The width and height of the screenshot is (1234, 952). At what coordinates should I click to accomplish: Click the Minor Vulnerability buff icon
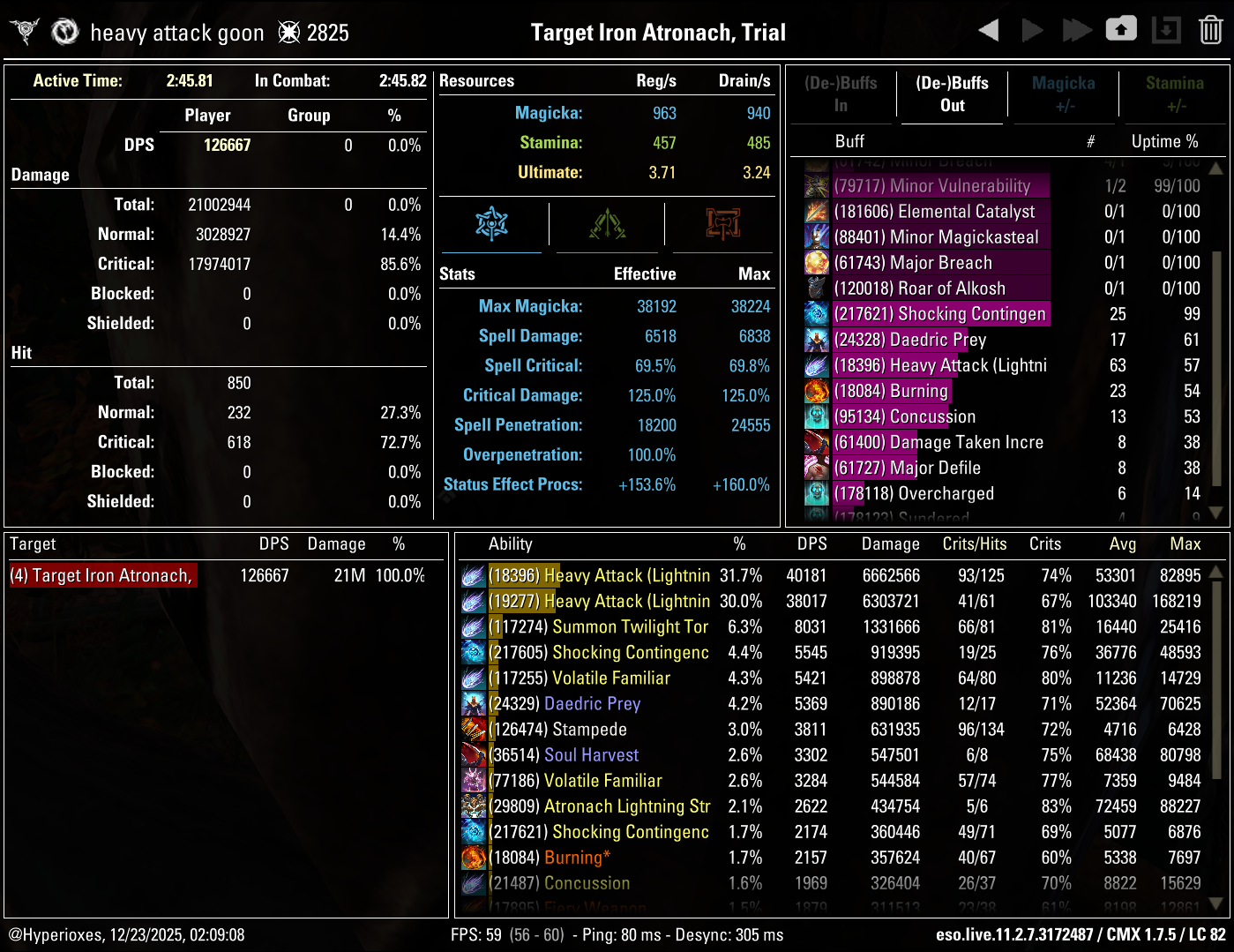(816, 186)
